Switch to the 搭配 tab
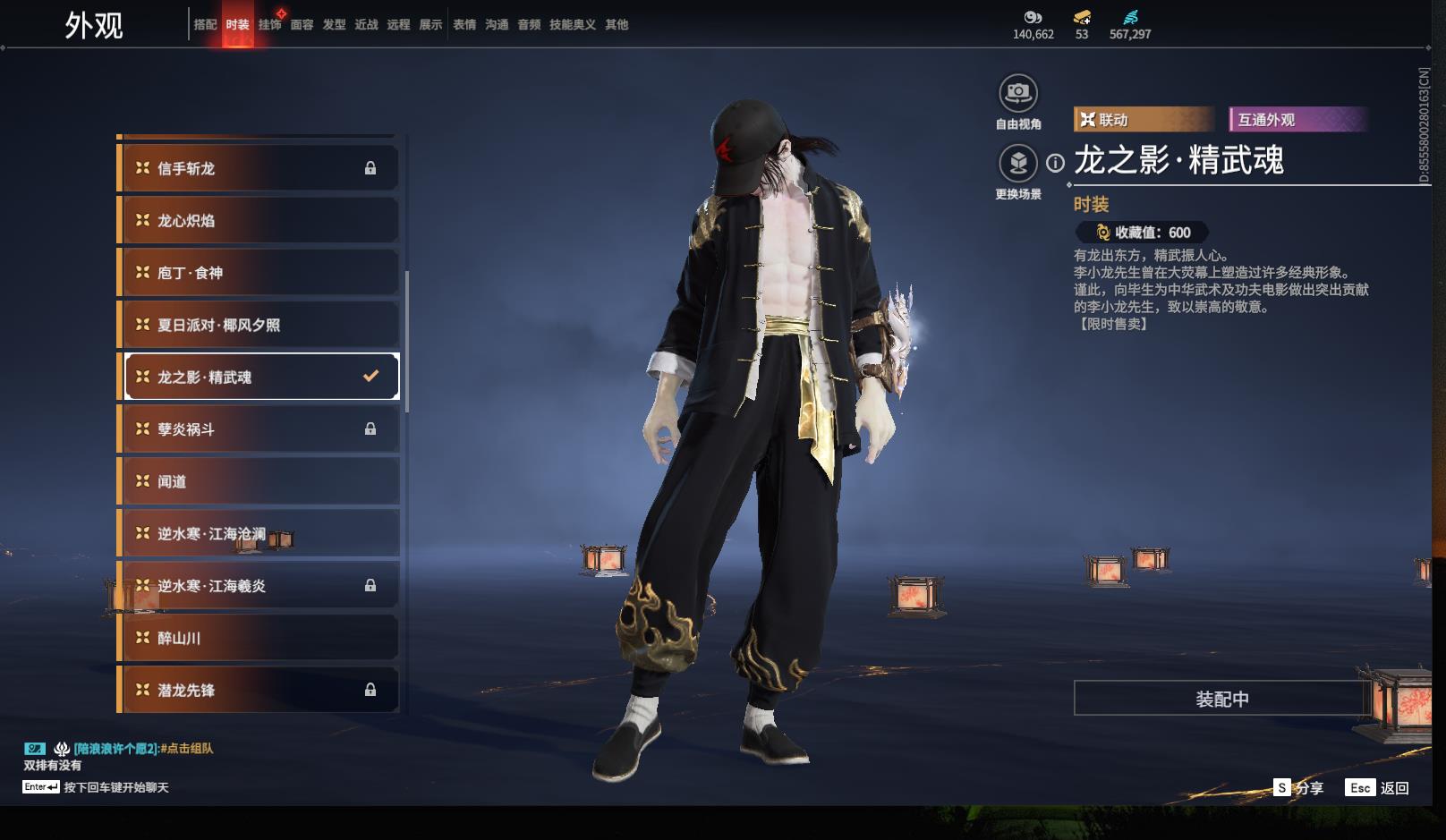 click(205, 25)
